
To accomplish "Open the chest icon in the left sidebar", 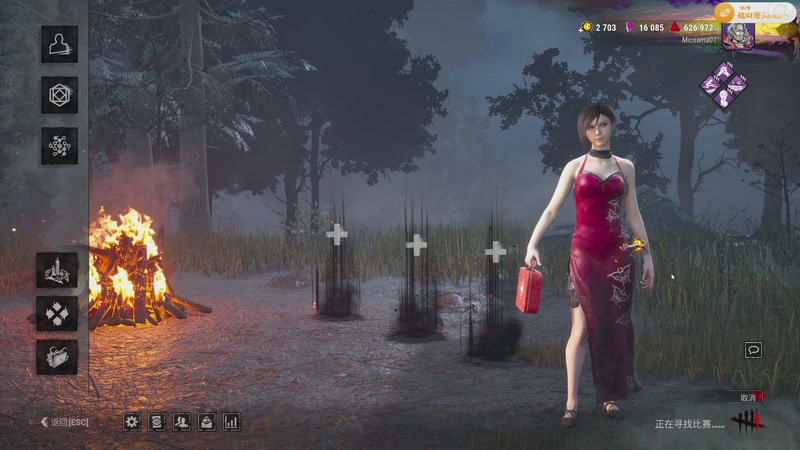I will point(57,356).
